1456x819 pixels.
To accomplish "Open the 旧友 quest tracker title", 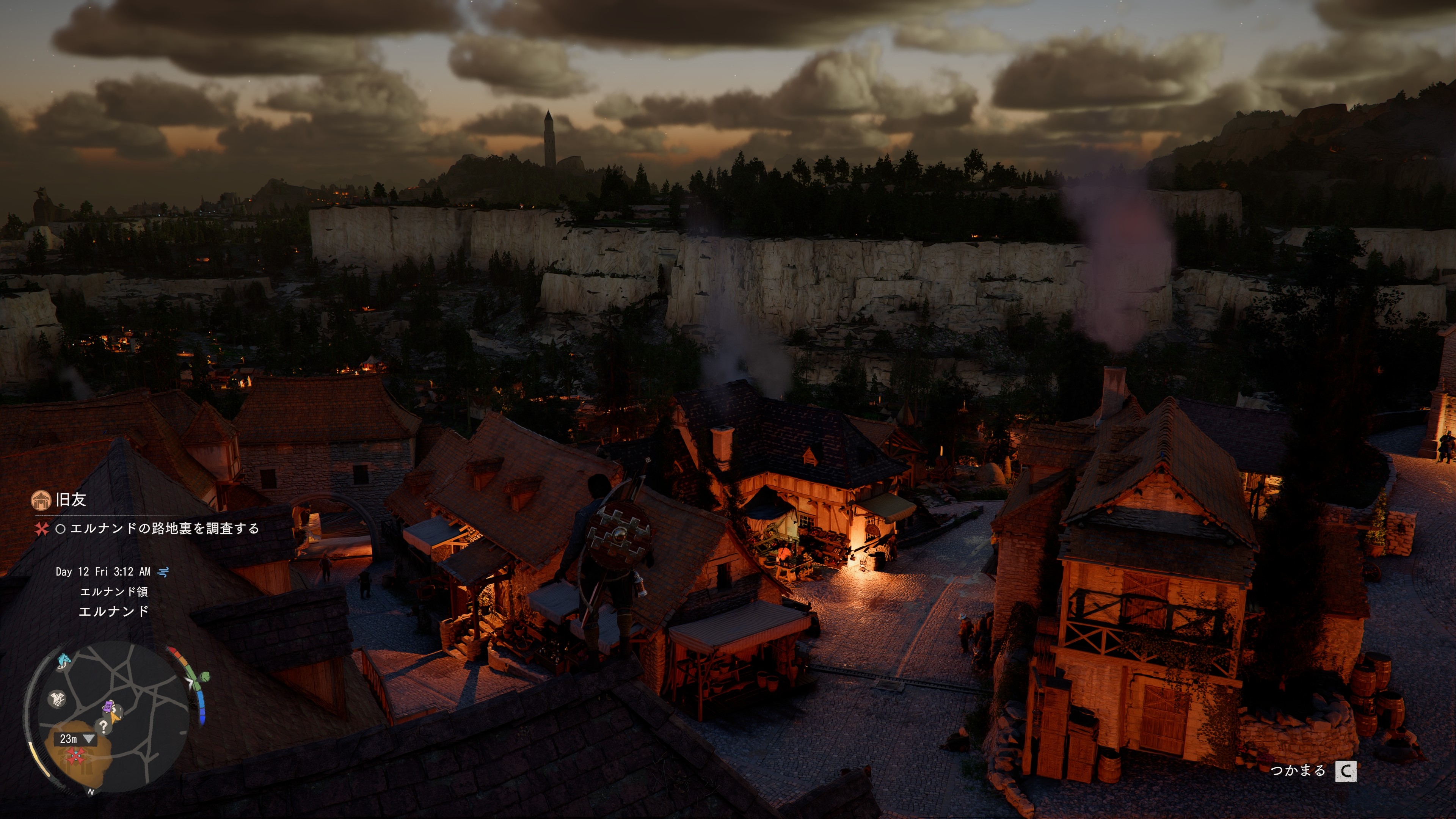I will point(71,500).
